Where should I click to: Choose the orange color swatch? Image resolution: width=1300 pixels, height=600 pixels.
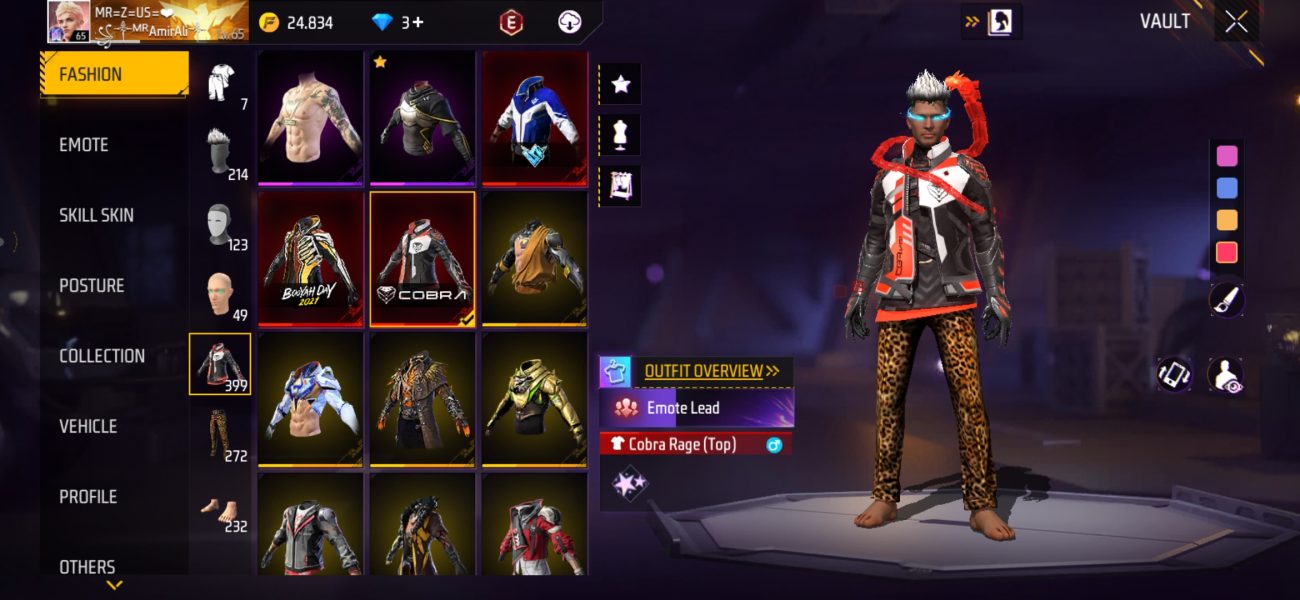[x=1226, y=220]
